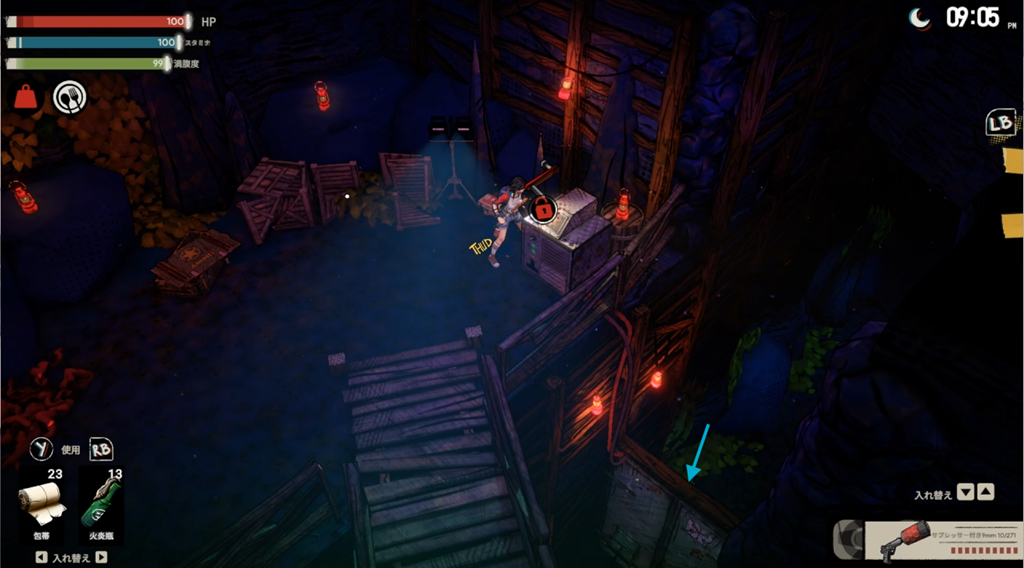The height and width of the screenshot is (568, 1024).
Task: Click the grey circular slot beside the pistol
Action: [x=849, y=540]
